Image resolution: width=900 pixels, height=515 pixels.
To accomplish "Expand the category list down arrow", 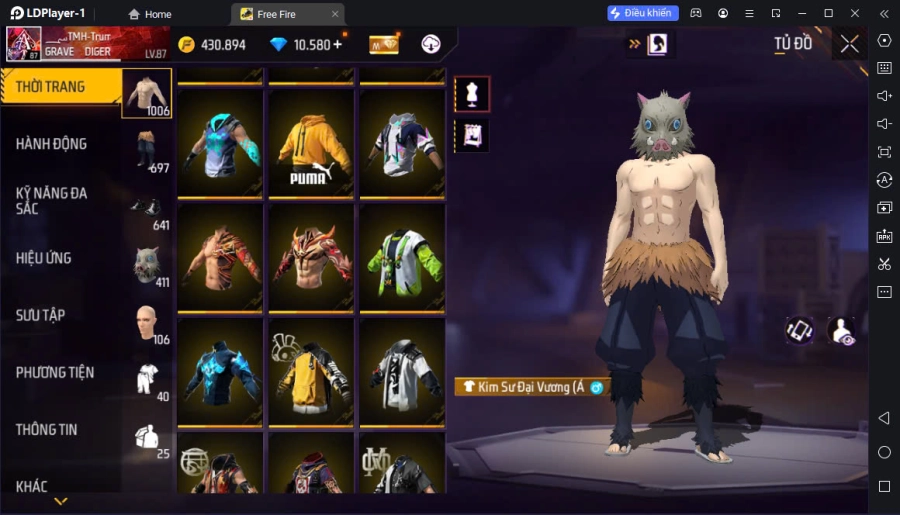I will [61, 501].
